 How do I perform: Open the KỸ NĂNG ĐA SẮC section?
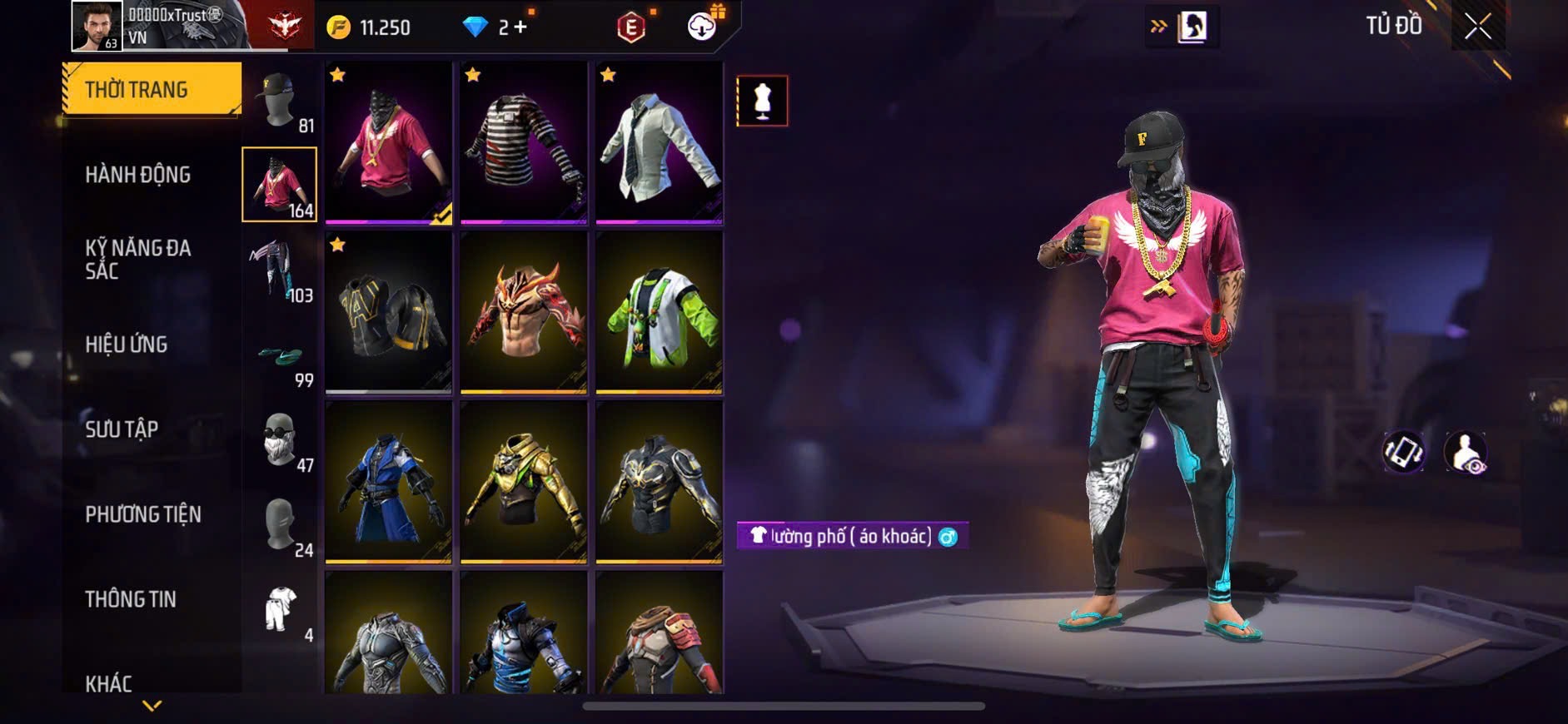pos(138,259)
